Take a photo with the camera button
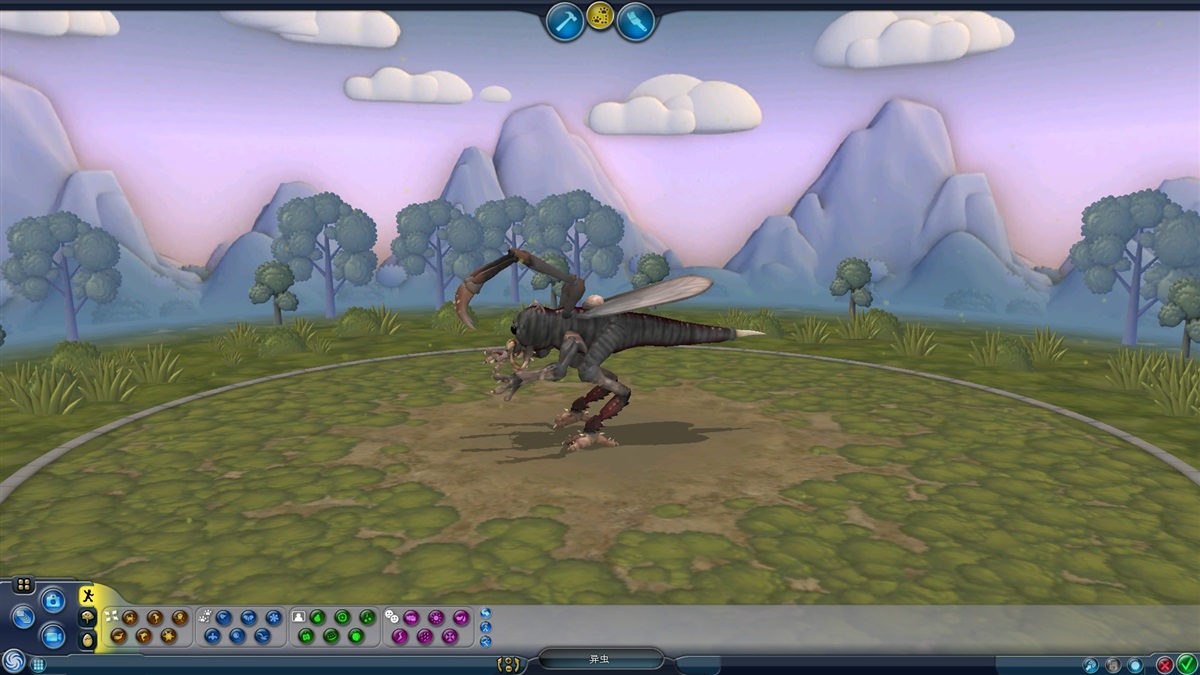 click(x=53, y=600)
